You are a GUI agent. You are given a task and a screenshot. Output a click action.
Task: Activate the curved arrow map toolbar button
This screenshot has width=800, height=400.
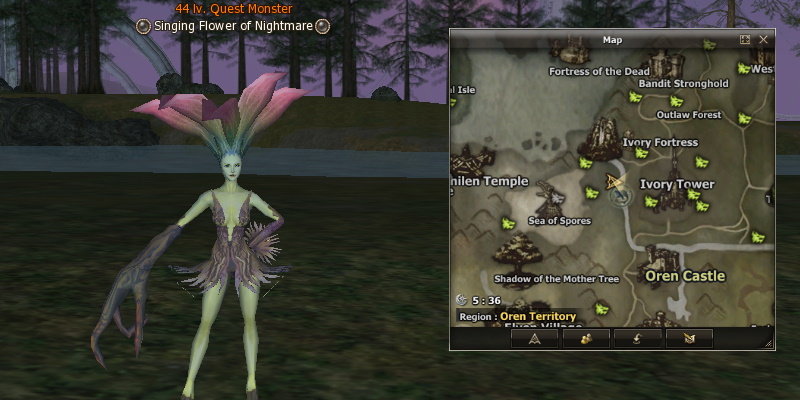[637, 337]
